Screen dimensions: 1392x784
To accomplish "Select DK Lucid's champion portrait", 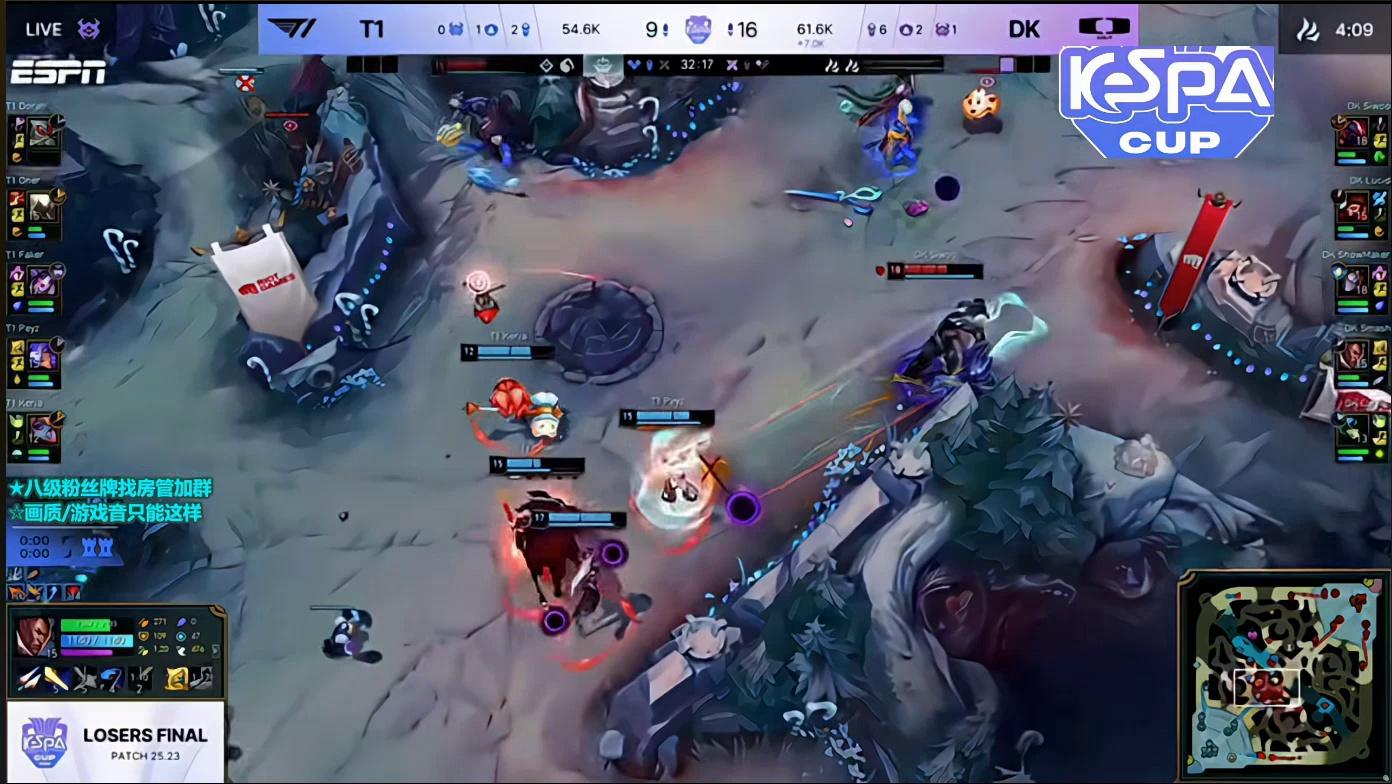I will click(x=1353, y=207).
